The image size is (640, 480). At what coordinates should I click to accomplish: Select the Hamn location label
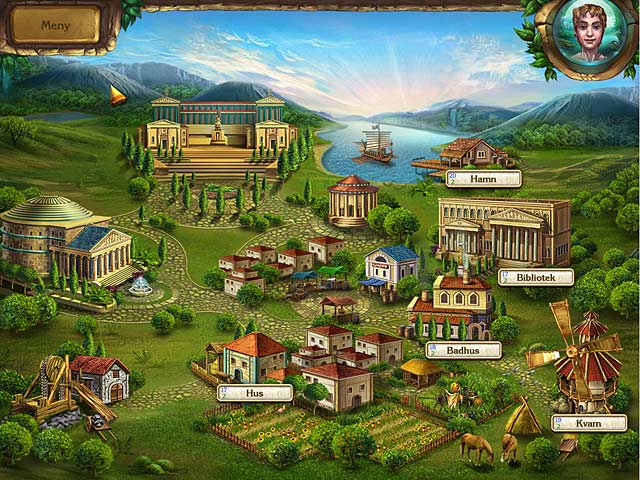(485, 179)
